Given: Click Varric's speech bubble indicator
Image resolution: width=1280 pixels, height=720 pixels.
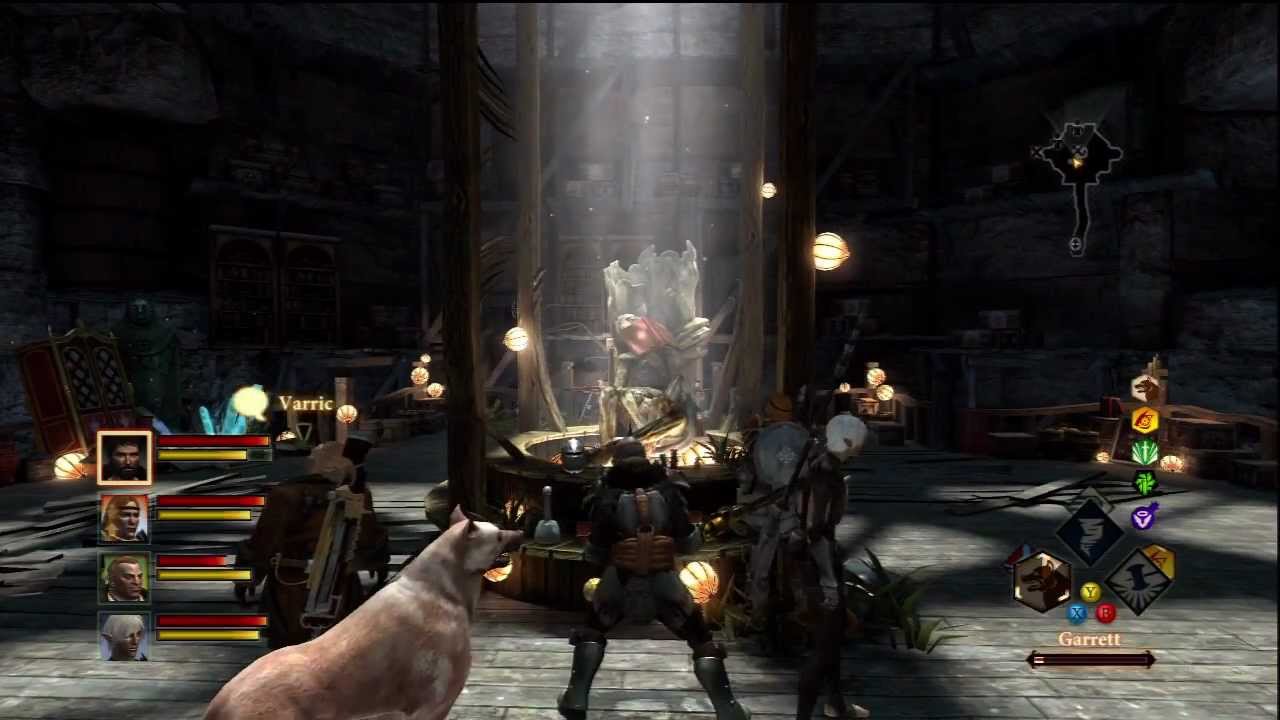Looking at the screenshot, I should point(248,400).
